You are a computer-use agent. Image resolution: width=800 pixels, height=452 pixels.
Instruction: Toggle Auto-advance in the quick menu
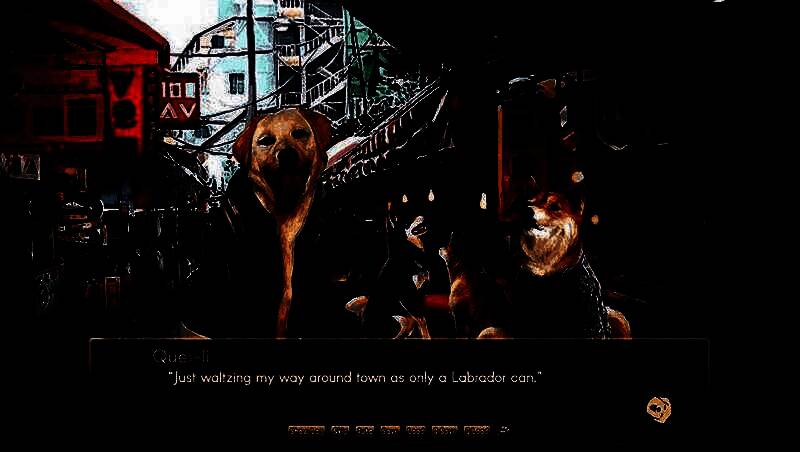tap(365, 431)
